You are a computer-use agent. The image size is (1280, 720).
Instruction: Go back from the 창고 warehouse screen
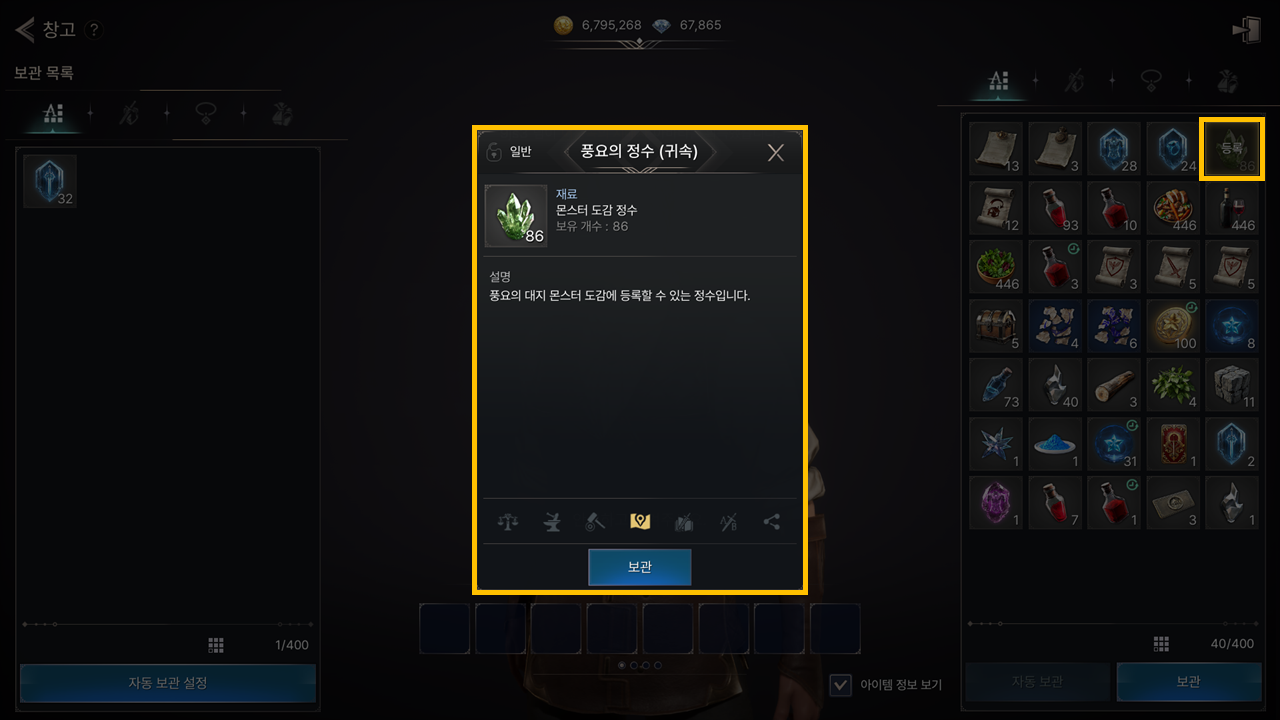pyautogui.click(x=25, y=29)
